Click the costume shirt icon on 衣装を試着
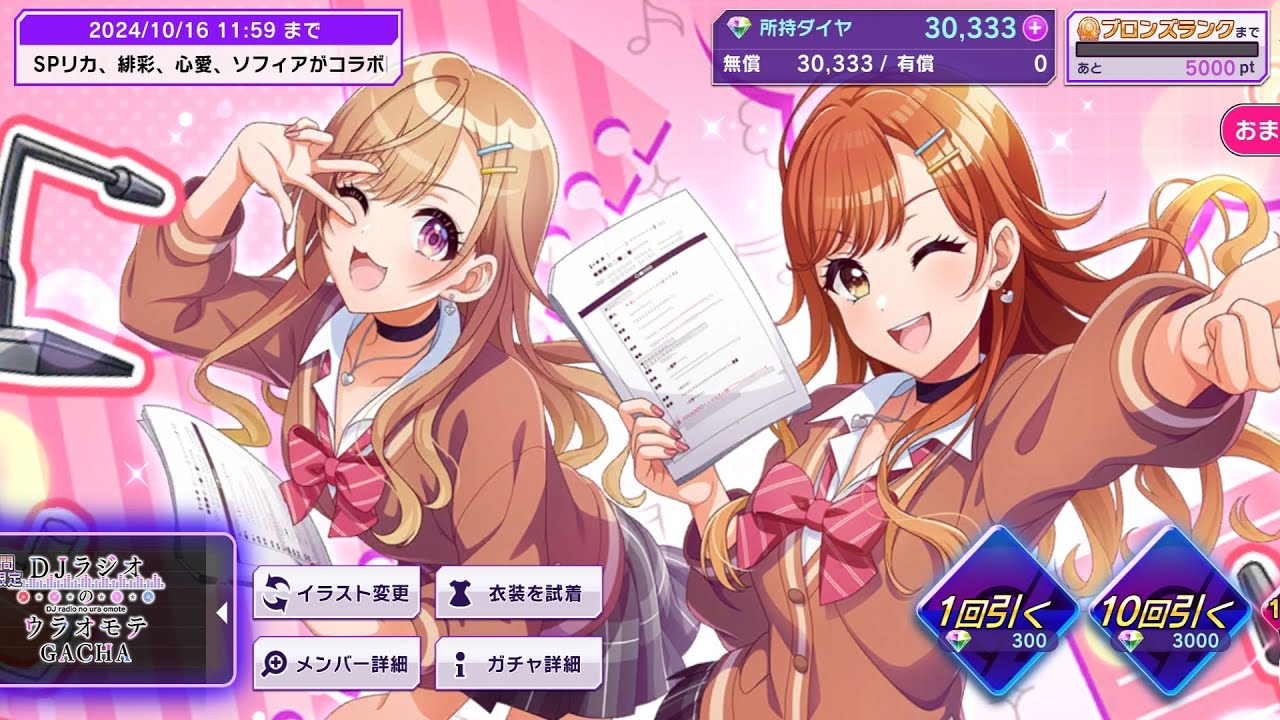Viewport: 1280px width, 720px height. coord(459,591)
